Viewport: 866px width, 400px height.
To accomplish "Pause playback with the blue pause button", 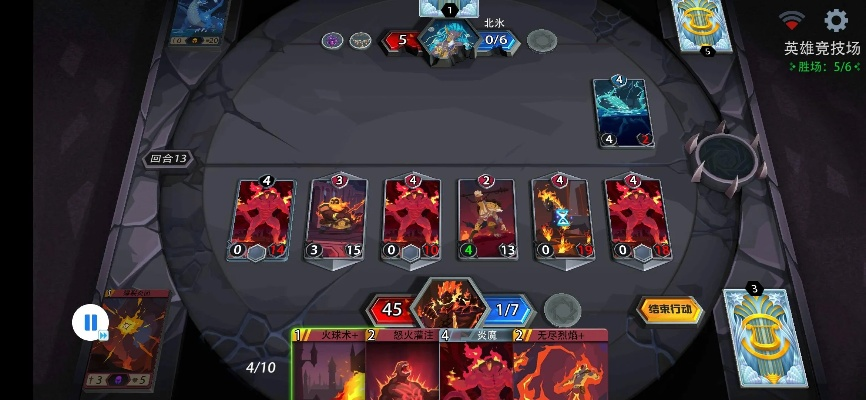I will [x=89, y=322].
